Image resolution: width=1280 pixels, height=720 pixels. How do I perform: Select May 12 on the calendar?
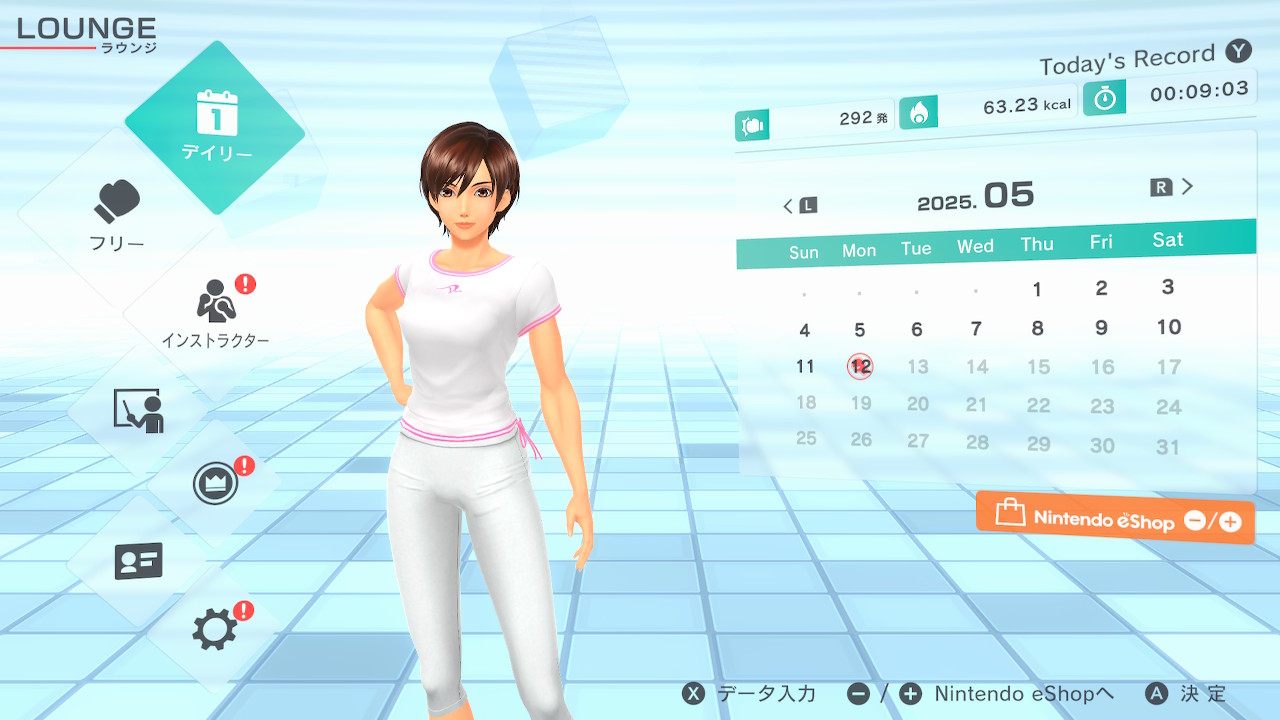(x=860, y=366)
